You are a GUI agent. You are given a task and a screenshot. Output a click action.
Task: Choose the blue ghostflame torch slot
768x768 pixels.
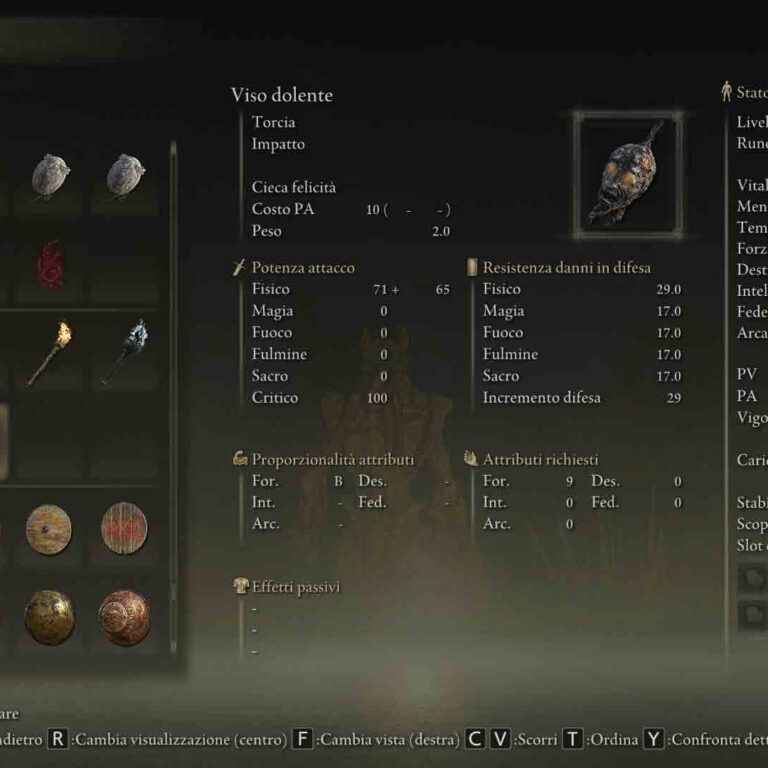125,352
